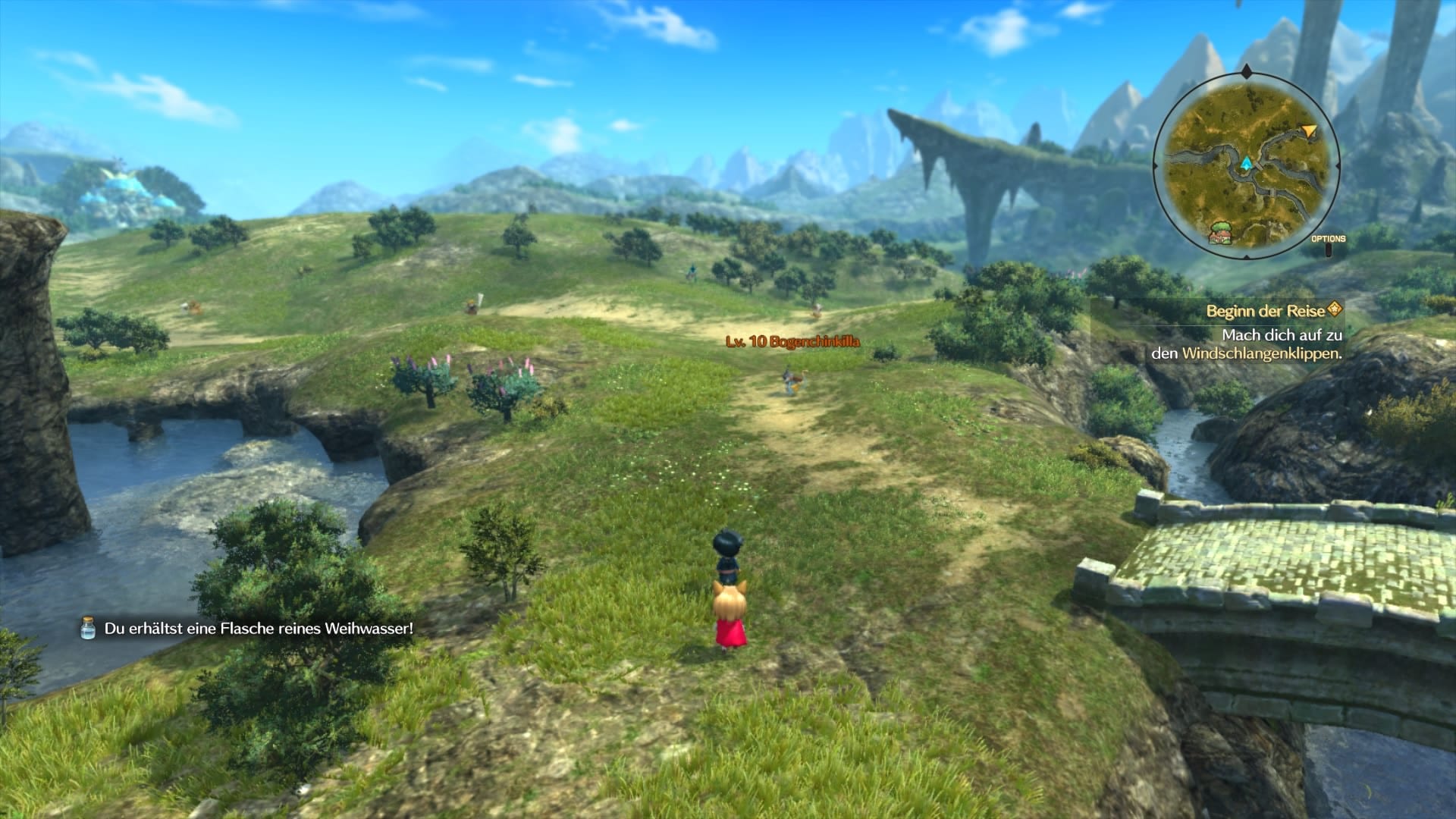Click the orange quest arrow on minimap
The width and height of the screenshot is (1456, 819).
[1309, 132]
